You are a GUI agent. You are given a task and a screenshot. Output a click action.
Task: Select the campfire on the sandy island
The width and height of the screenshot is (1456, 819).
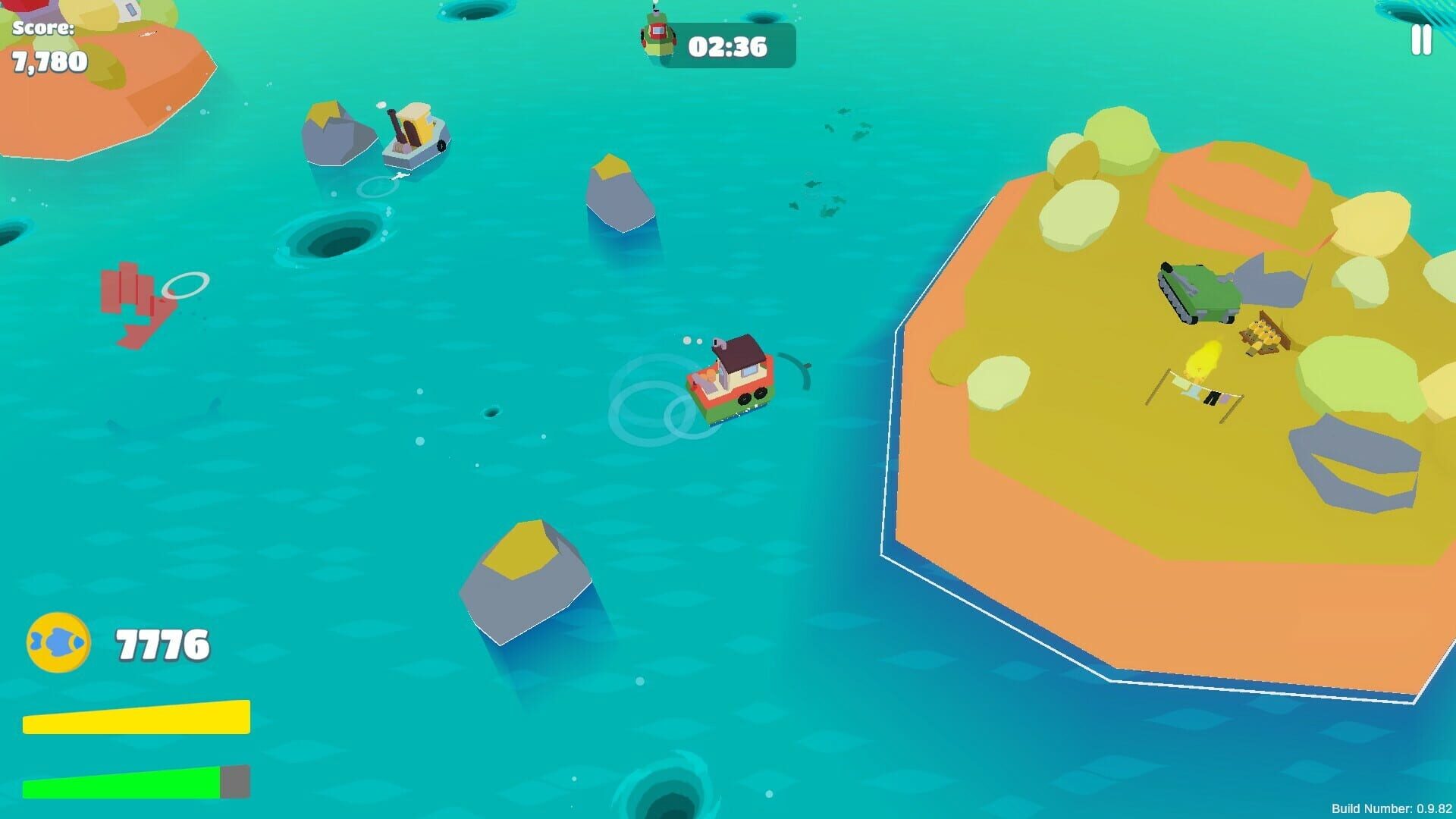(x=1206, y=362)
